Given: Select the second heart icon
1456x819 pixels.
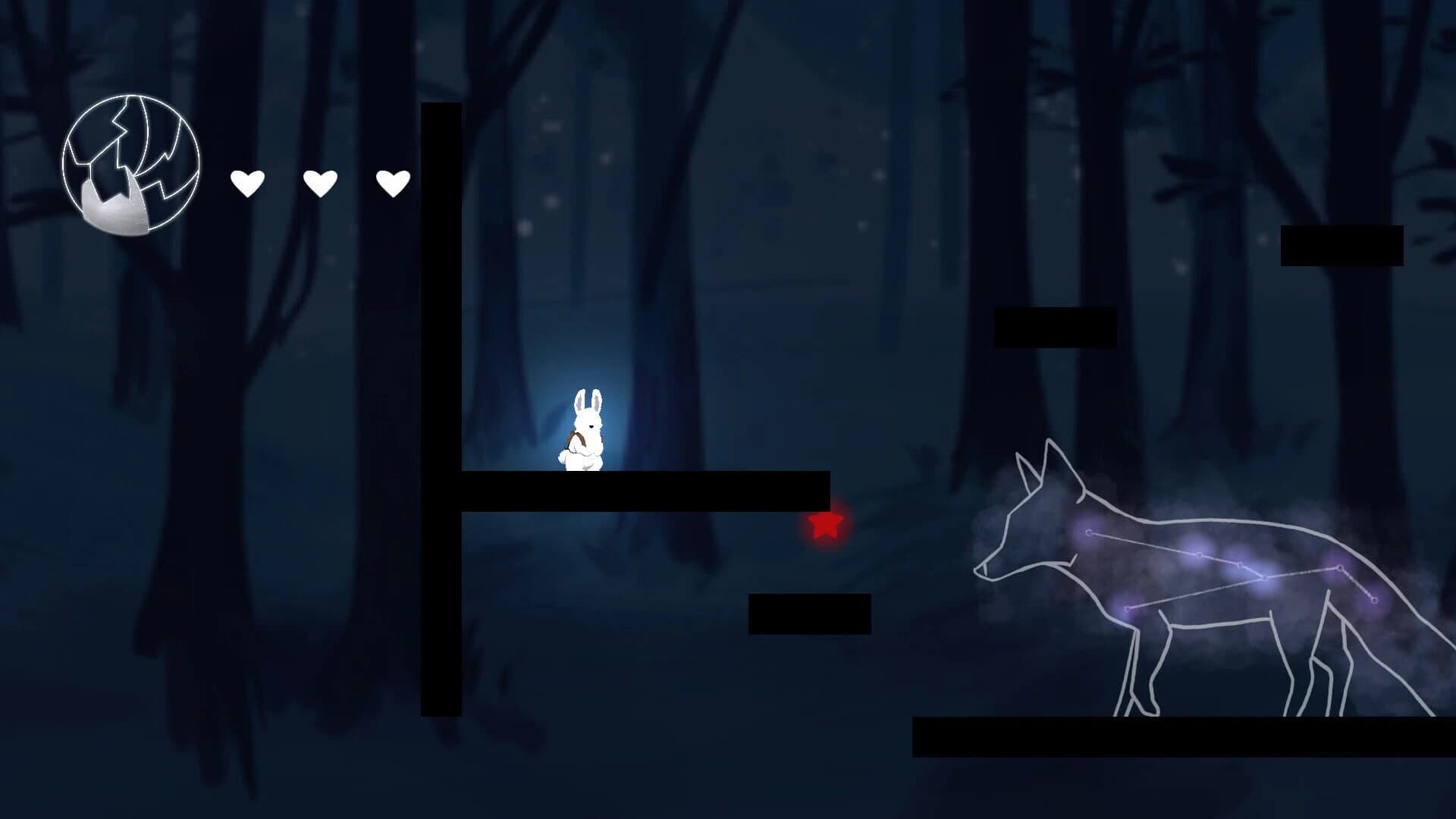Looking at the screenshot, I should click(321, 182).
